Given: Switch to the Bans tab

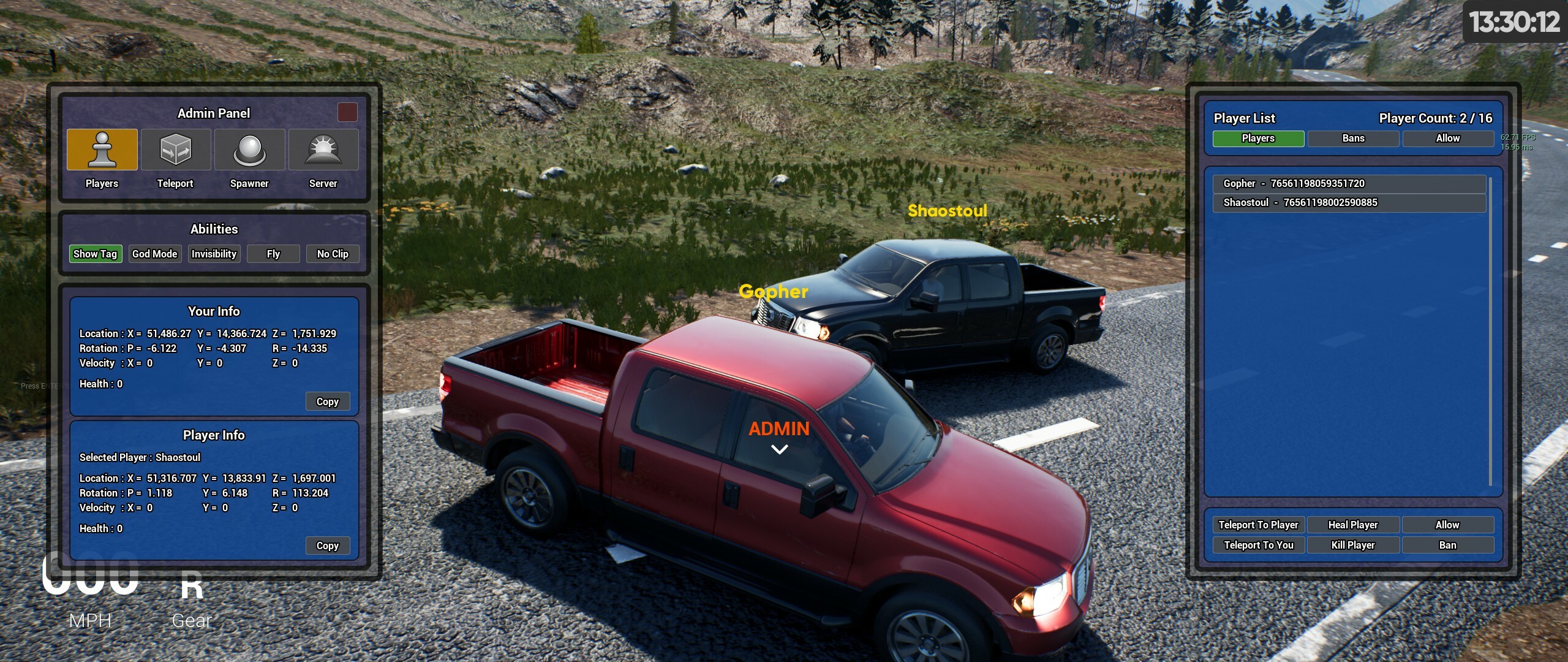Looking at the screenshot, I should tap(1353, 138).
